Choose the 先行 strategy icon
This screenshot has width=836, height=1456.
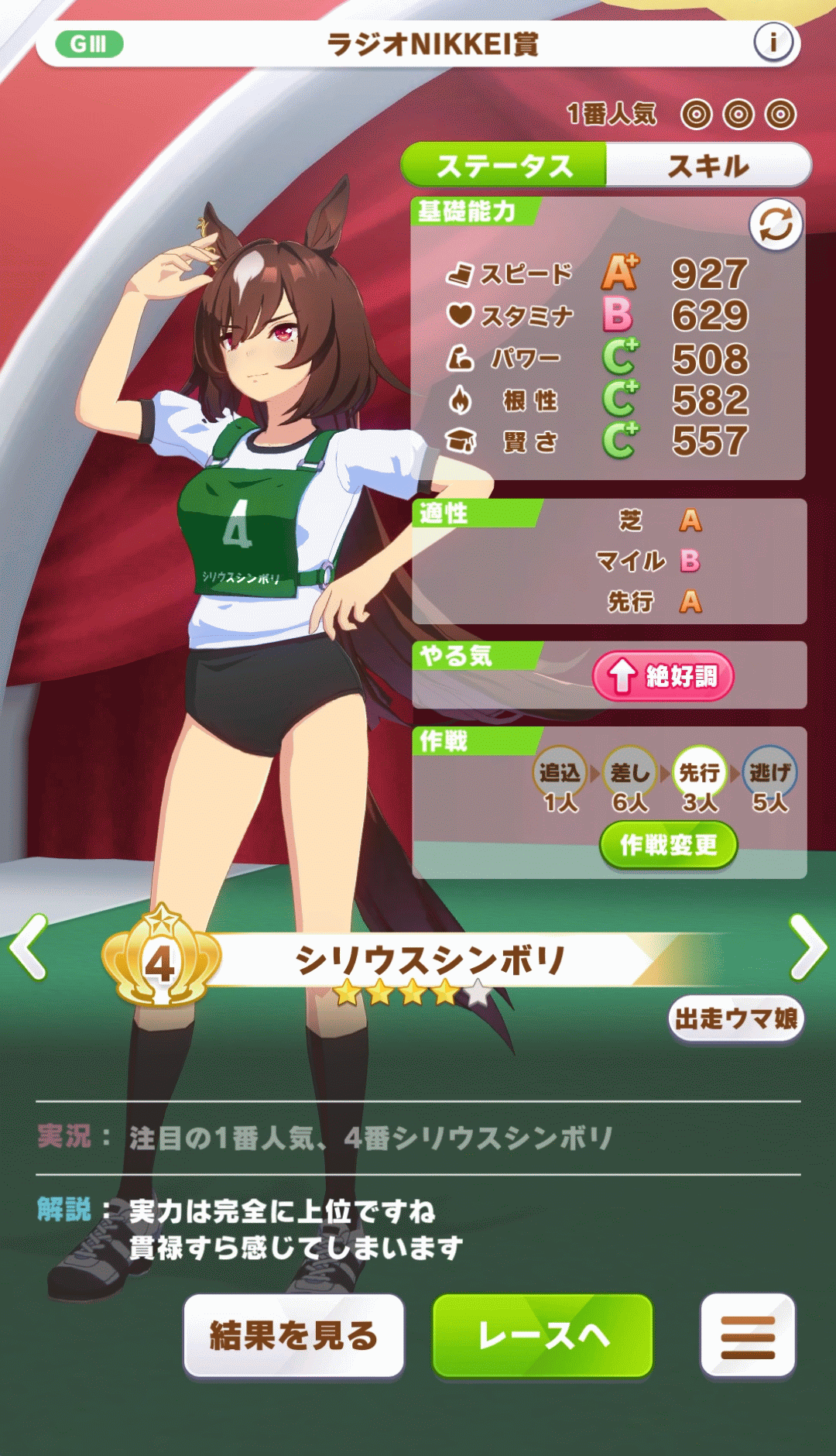coord(700,772)
